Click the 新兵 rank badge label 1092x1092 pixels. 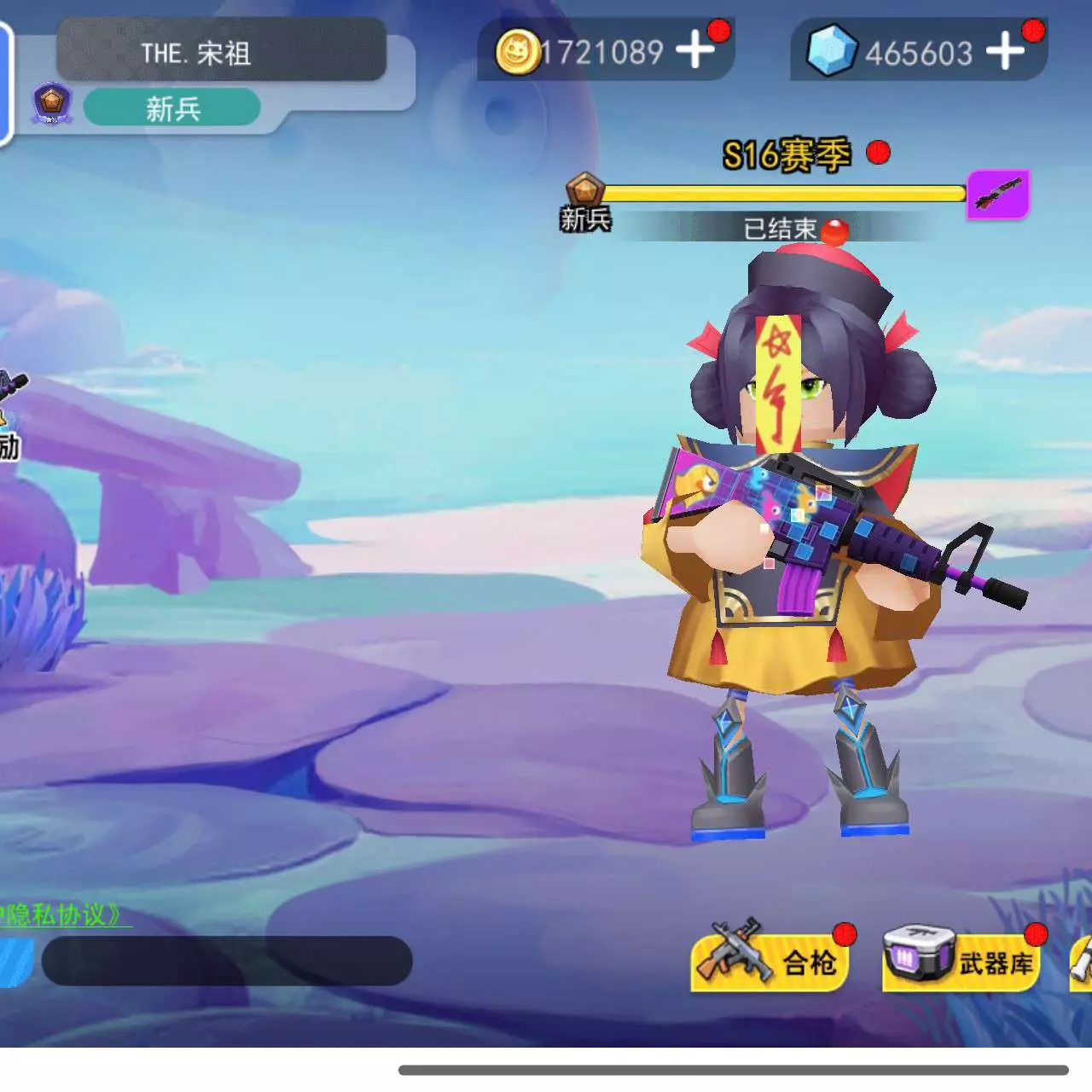pos(172,108)
